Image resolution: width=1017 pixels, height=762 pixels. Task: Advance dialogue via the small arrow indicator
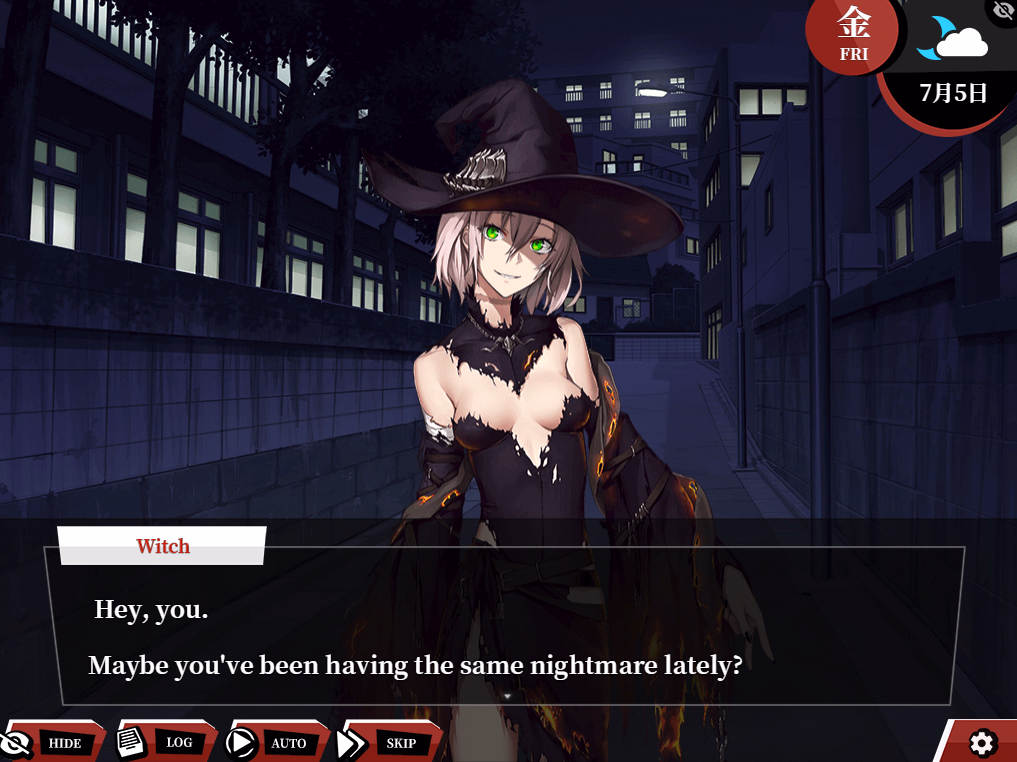coord(507,695)
